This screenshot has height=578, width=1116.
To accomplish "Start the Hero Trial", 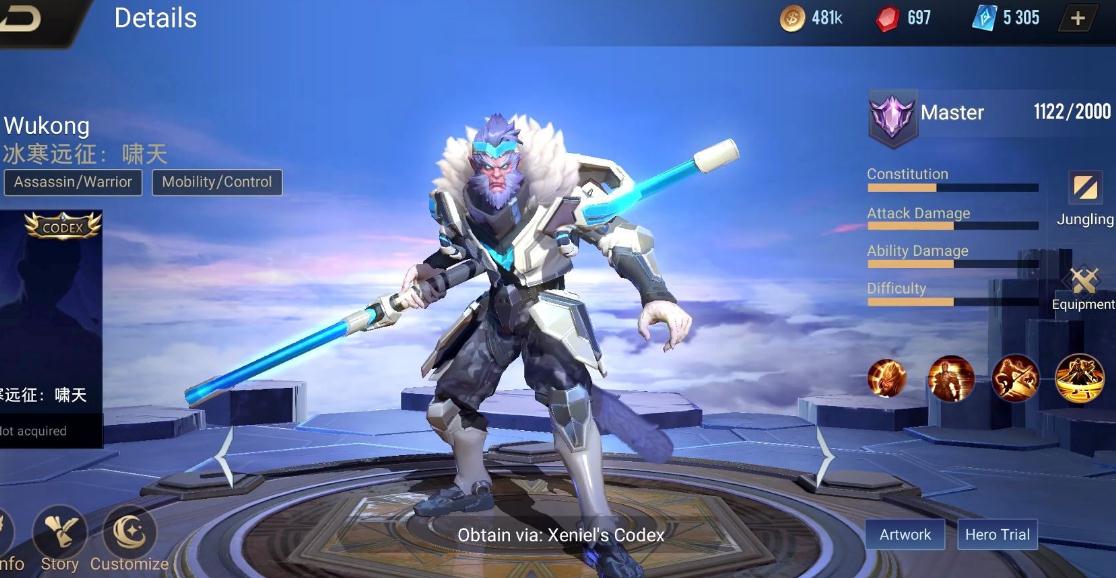I will point(997,534).
